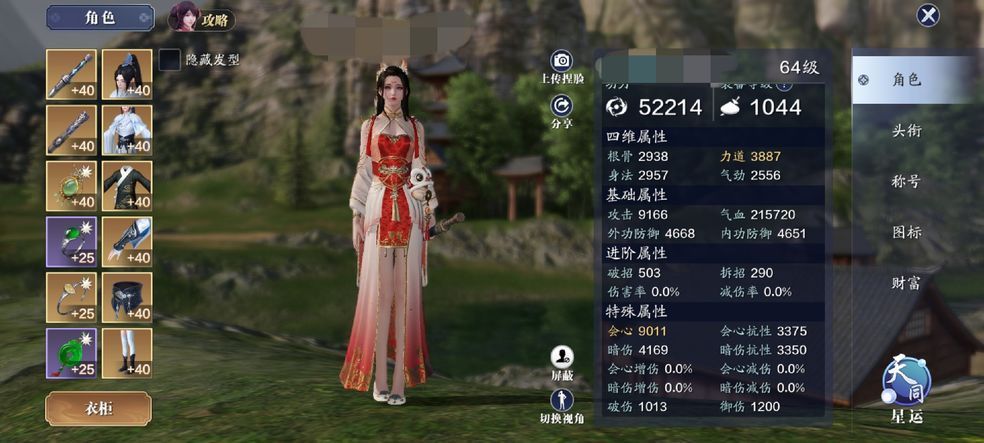
Task: Switch to the 头衔 tab
Action: click(906, 131)
